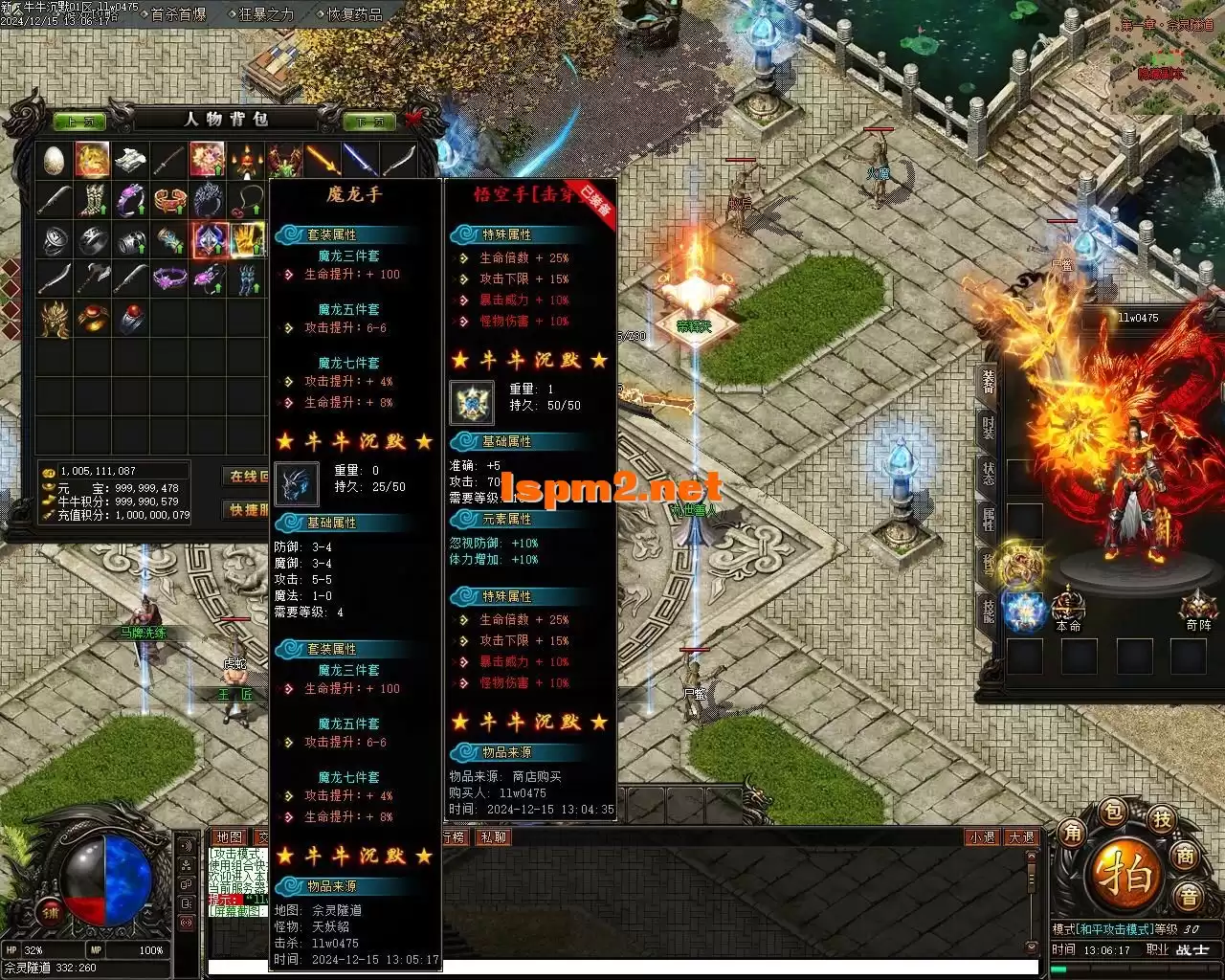The width and height of the screenshot is (1225, 980).
Task: Open the 状态 status tab
Action: click(x=989, y=473)
